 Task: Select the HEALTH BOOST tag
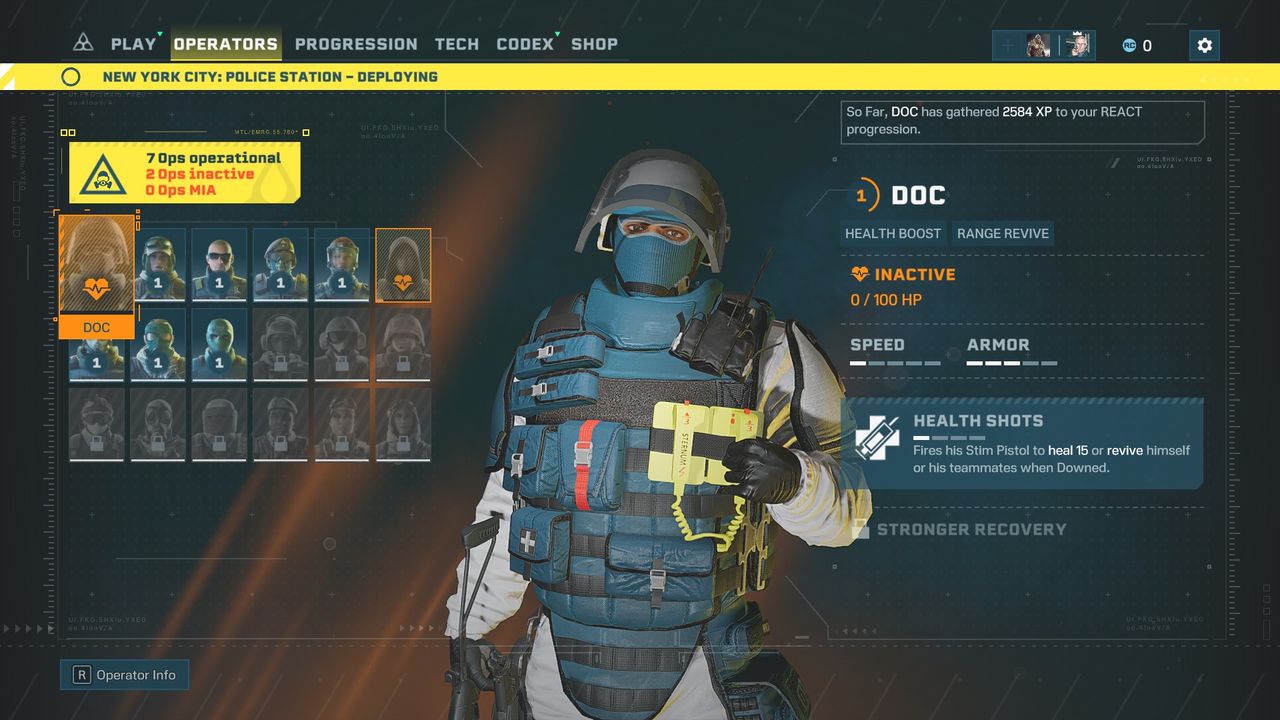pos(893,233)
